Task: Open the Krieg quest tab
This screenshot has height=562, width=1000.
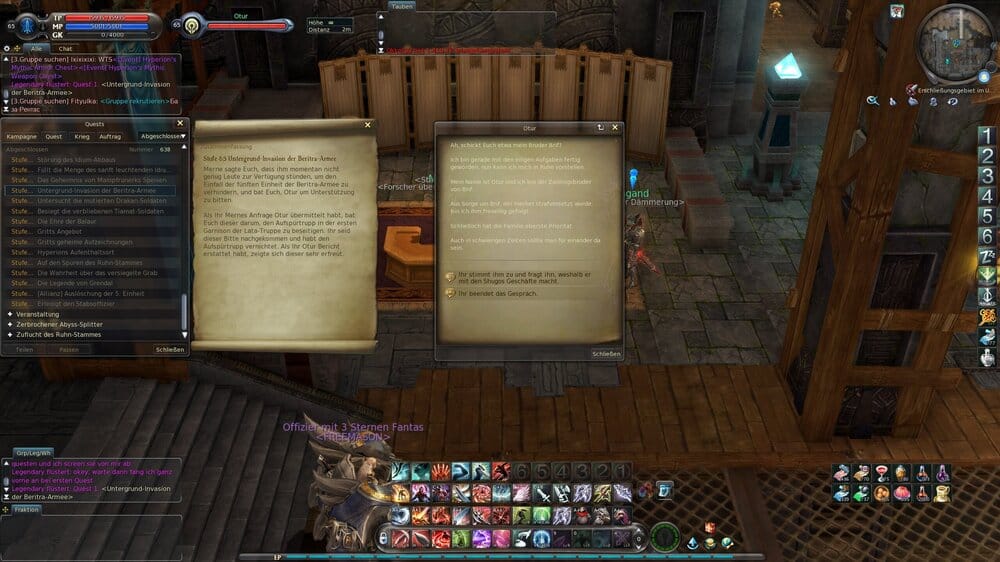Action: click(x=82, y=136)
